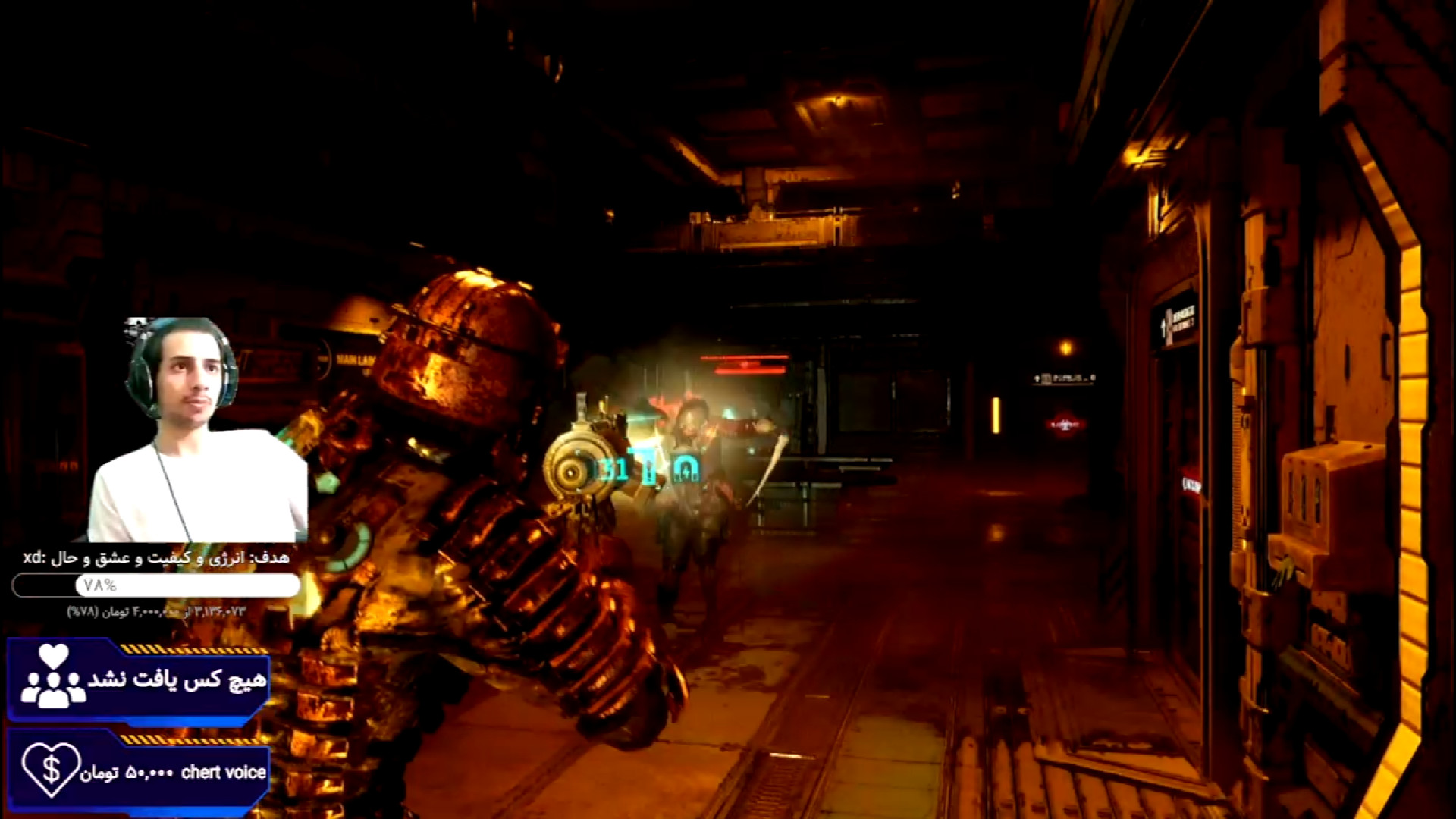Select the chert voice donation panel

tap(139, 770)
